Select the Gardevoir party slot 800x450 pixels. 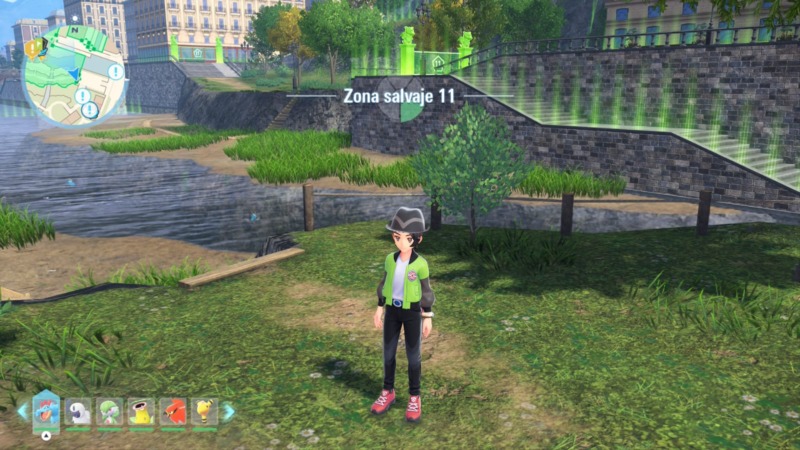point(109,411)
